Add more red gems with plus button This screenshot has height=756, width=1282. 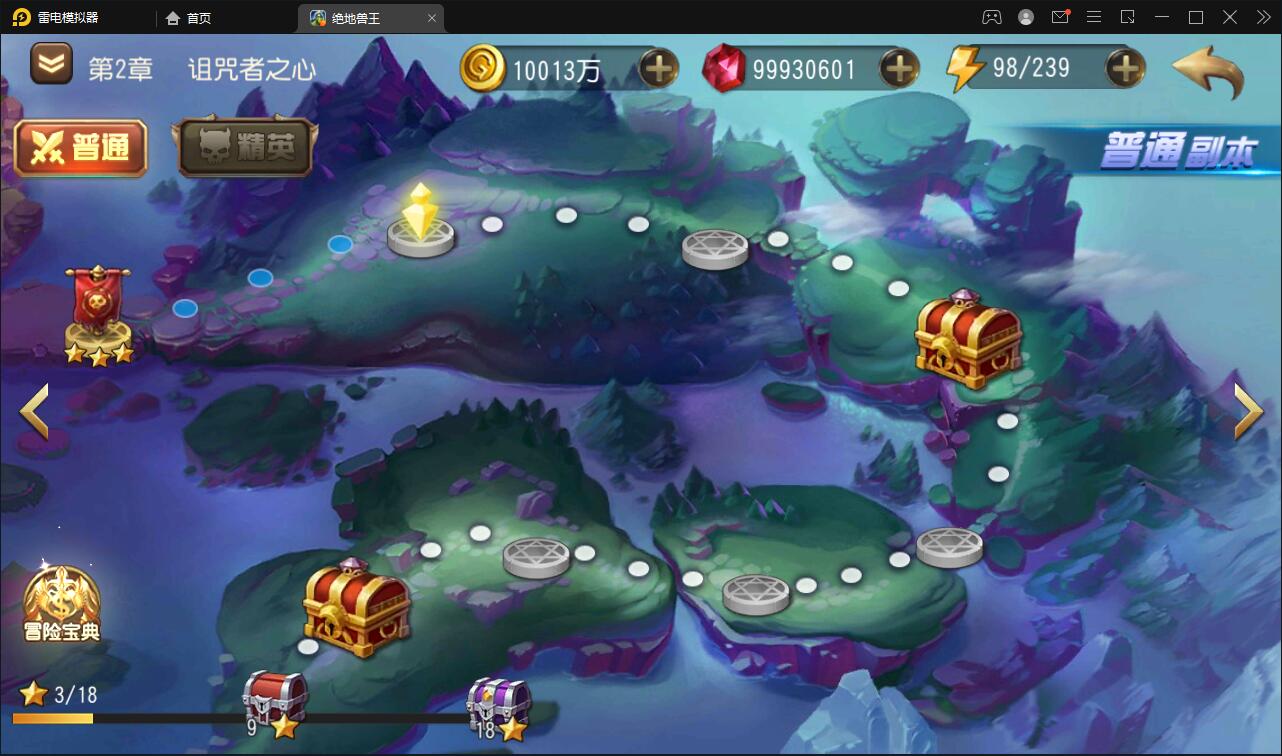coord(899,68)
